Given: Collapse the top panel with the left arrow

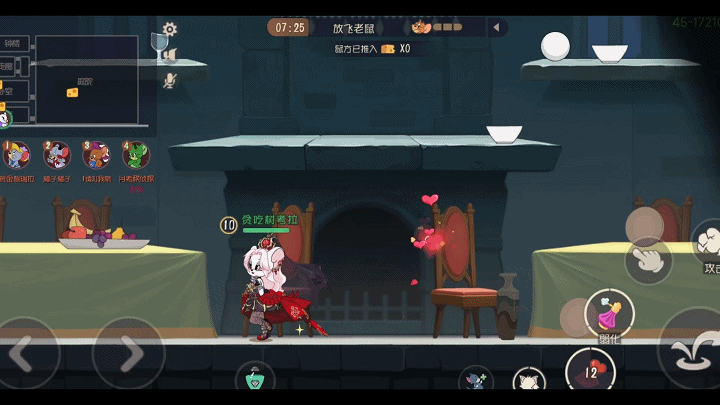Looking at the screenshot, I should 496,28.
